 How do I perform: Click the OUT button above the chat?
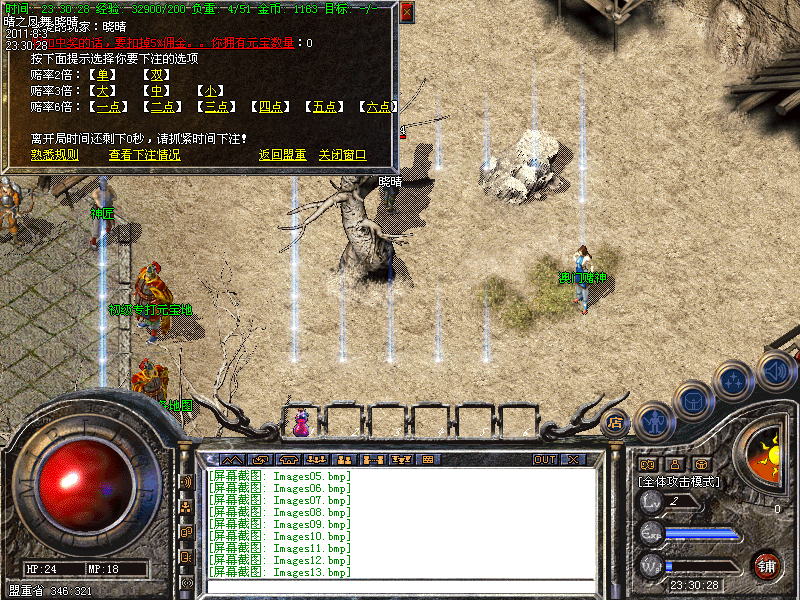545,460
